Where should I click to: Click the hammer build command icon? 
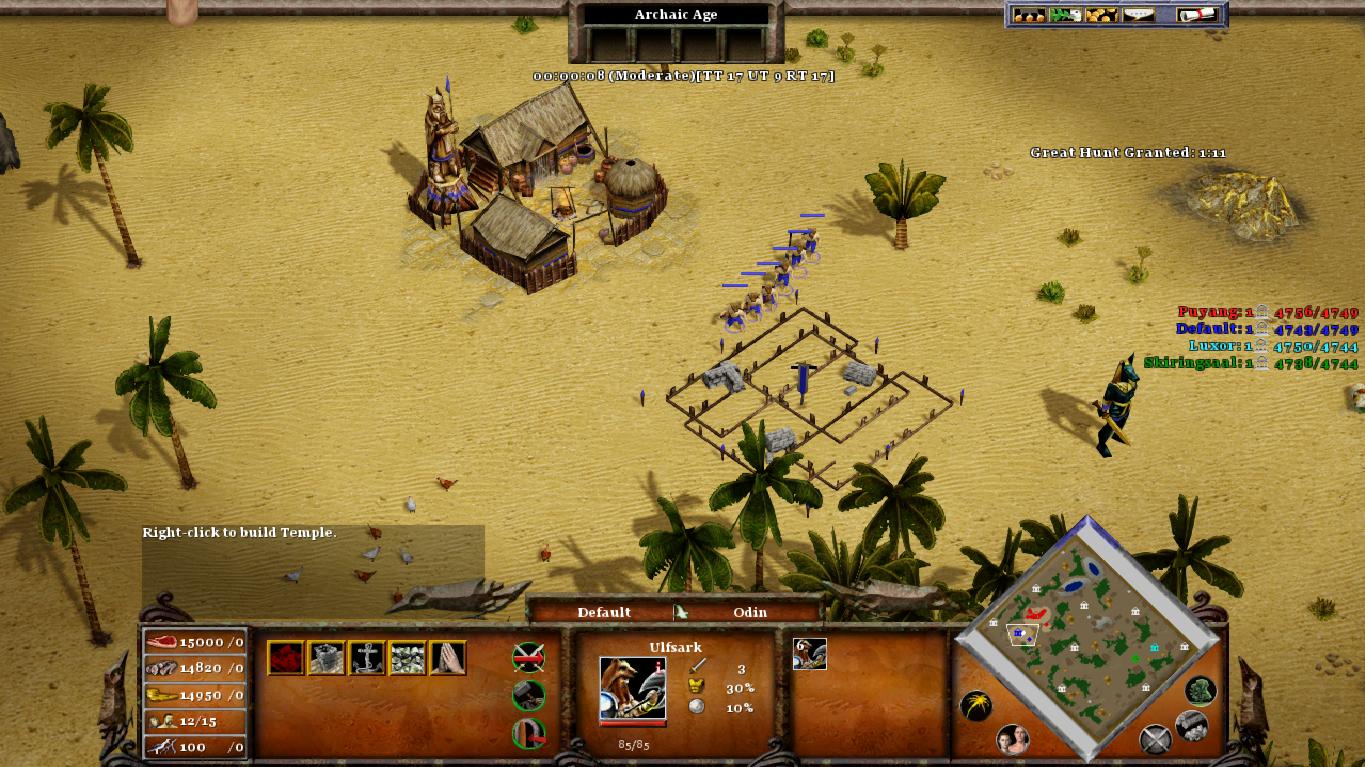click(x=528, y=696)
